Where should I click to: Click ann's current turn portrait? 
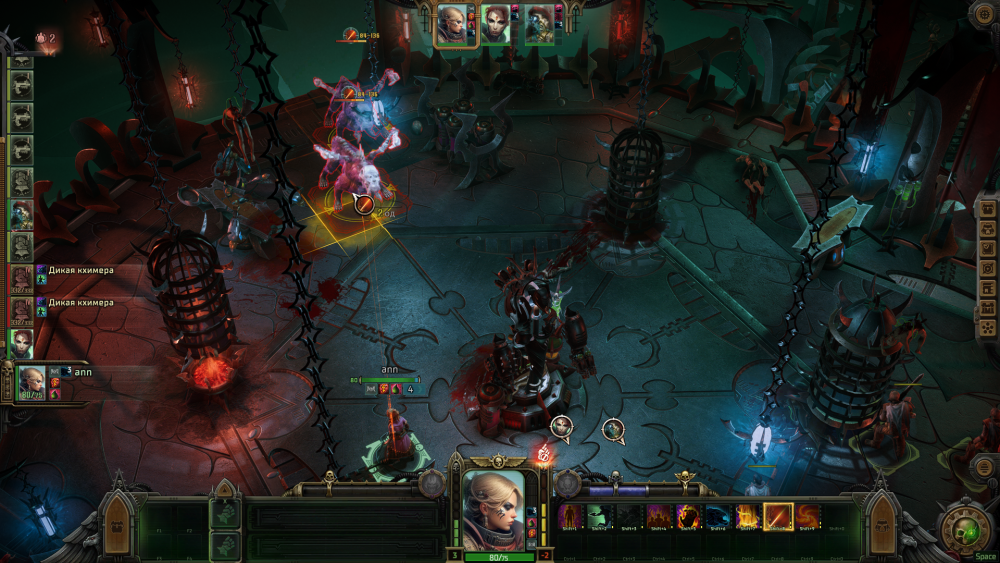point(31,381)
